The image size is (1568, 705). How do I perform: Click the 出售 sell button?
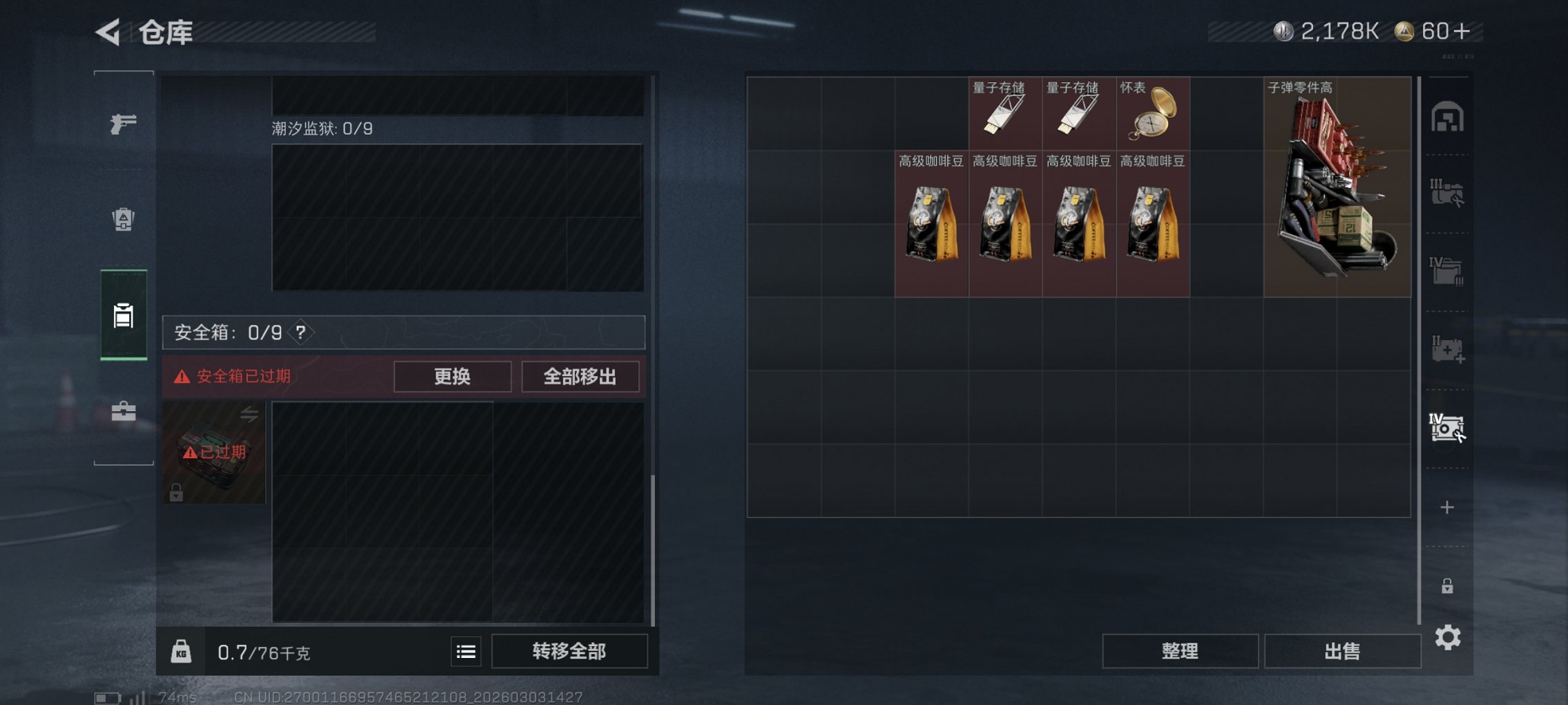1343,650
